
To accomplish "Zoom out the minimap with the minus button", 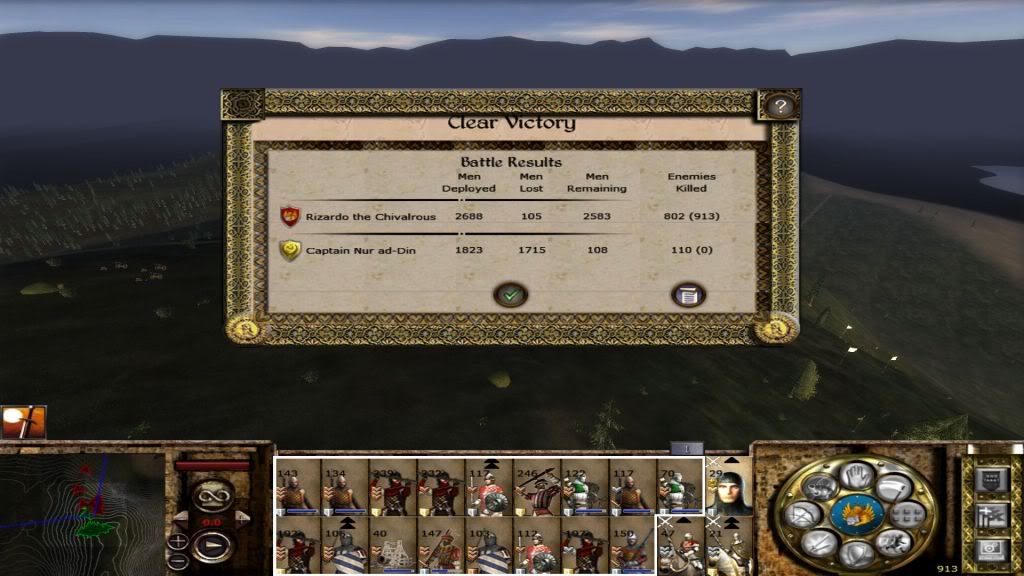I will coord(178,563).
